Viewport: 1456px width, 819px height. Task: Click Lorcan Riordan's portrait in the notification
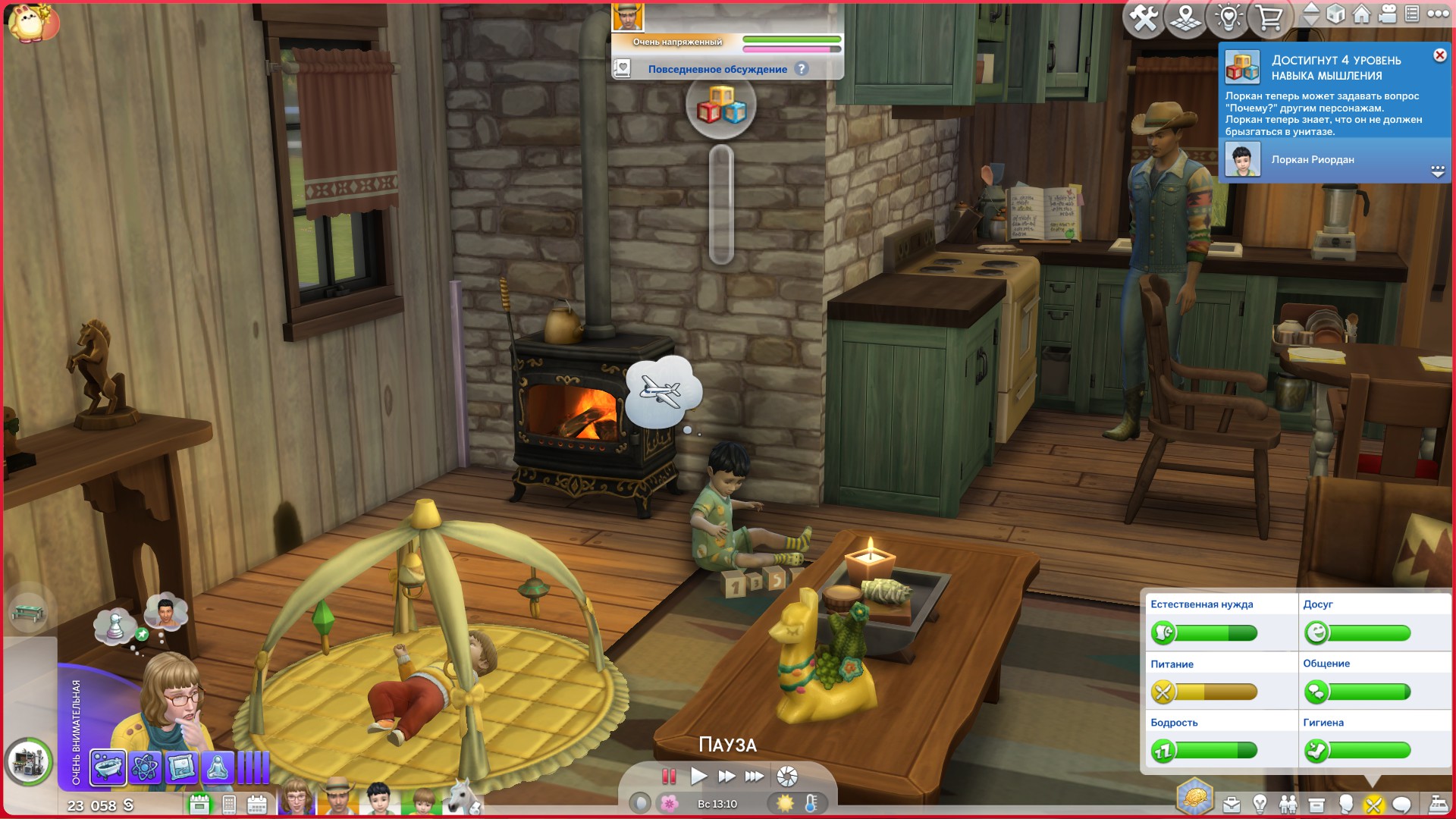click(x=1243, y=160)
